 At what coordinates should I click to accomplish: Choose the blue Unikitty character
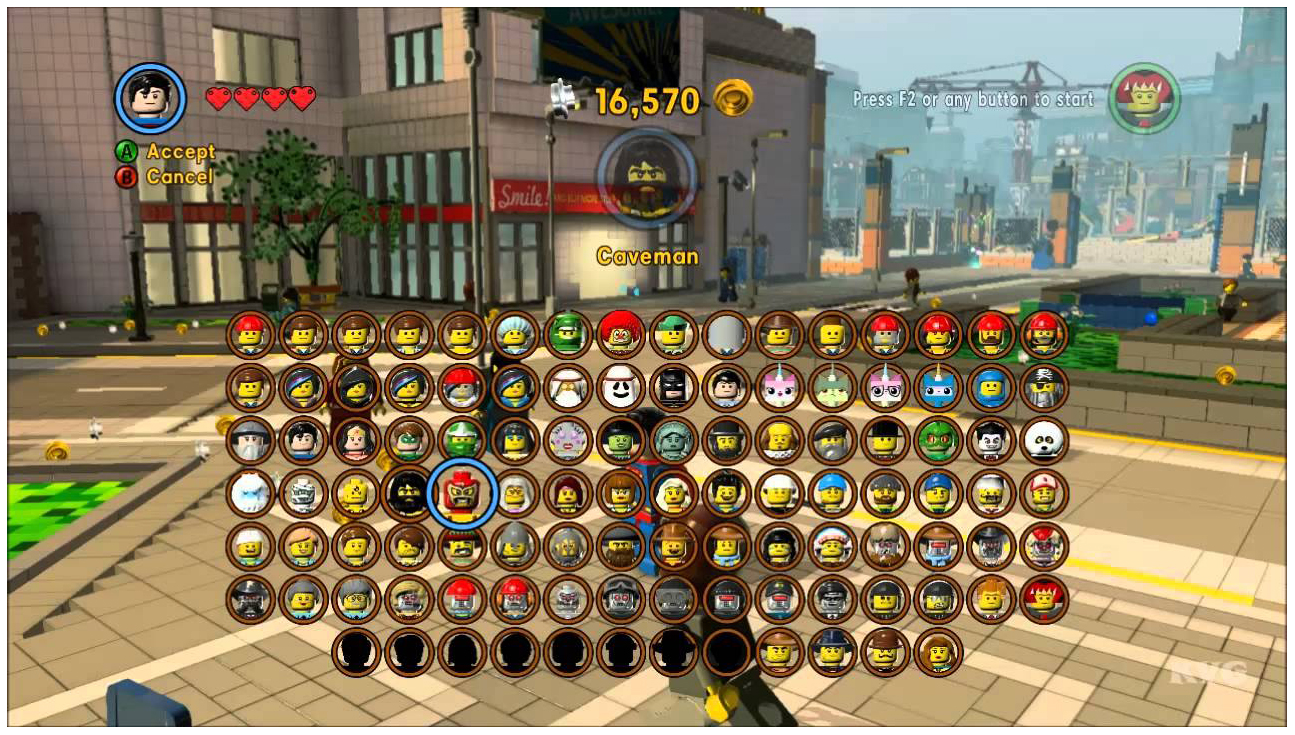[939, 387]
